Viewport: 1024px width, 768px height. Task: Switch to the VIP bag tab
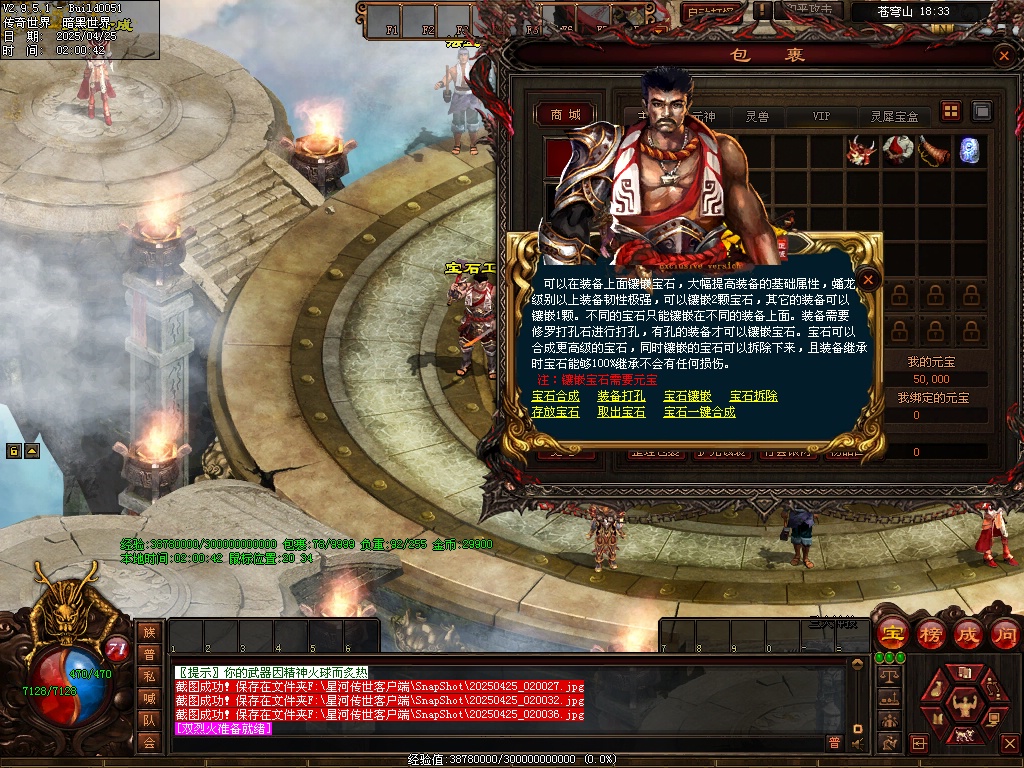tap(821, 117)
